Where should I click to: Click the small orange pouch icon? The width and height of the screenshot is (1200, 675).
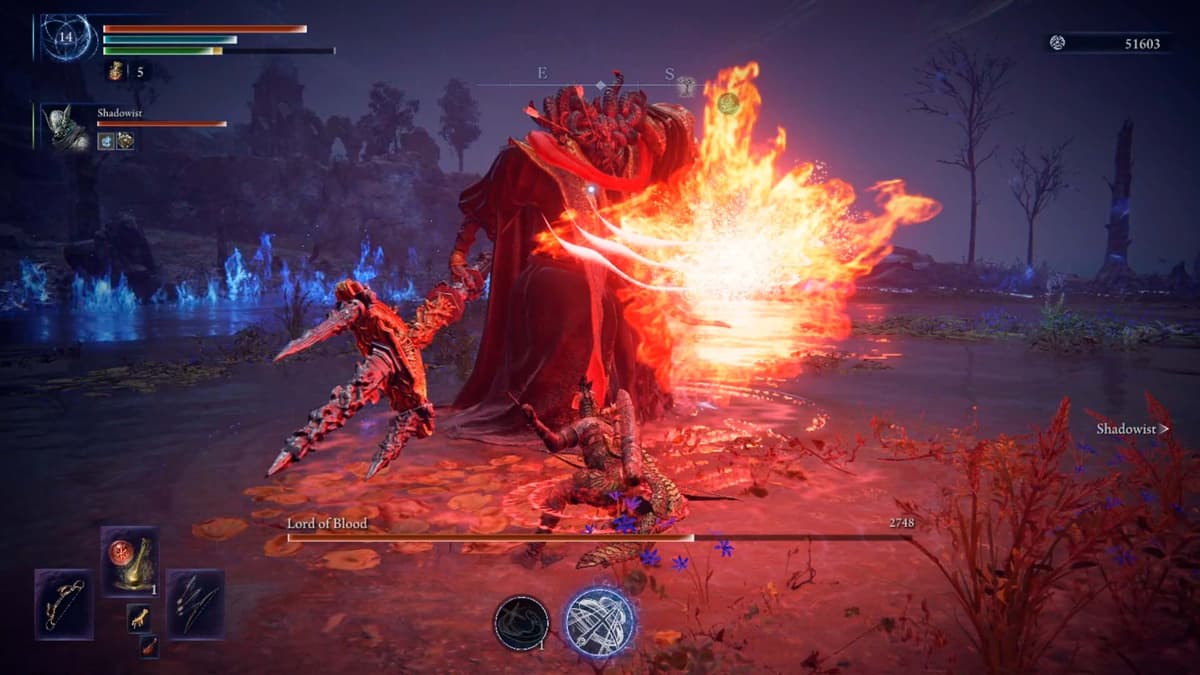148,647
